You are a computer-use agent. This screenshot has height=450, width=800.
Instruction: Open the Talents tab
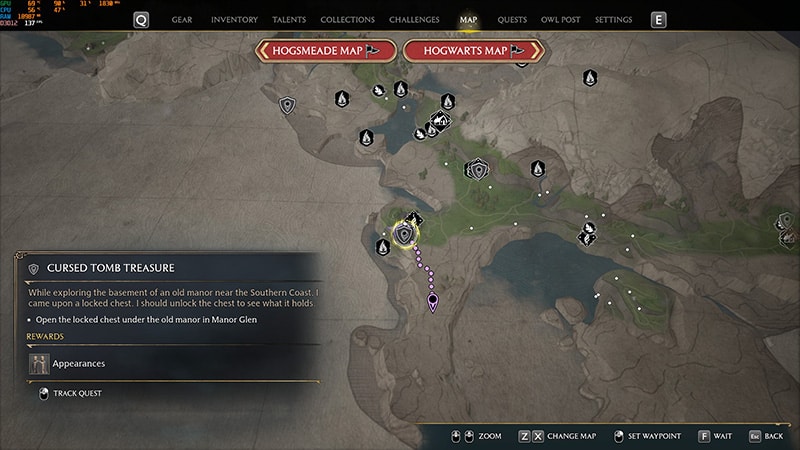[x=289, y=20]
